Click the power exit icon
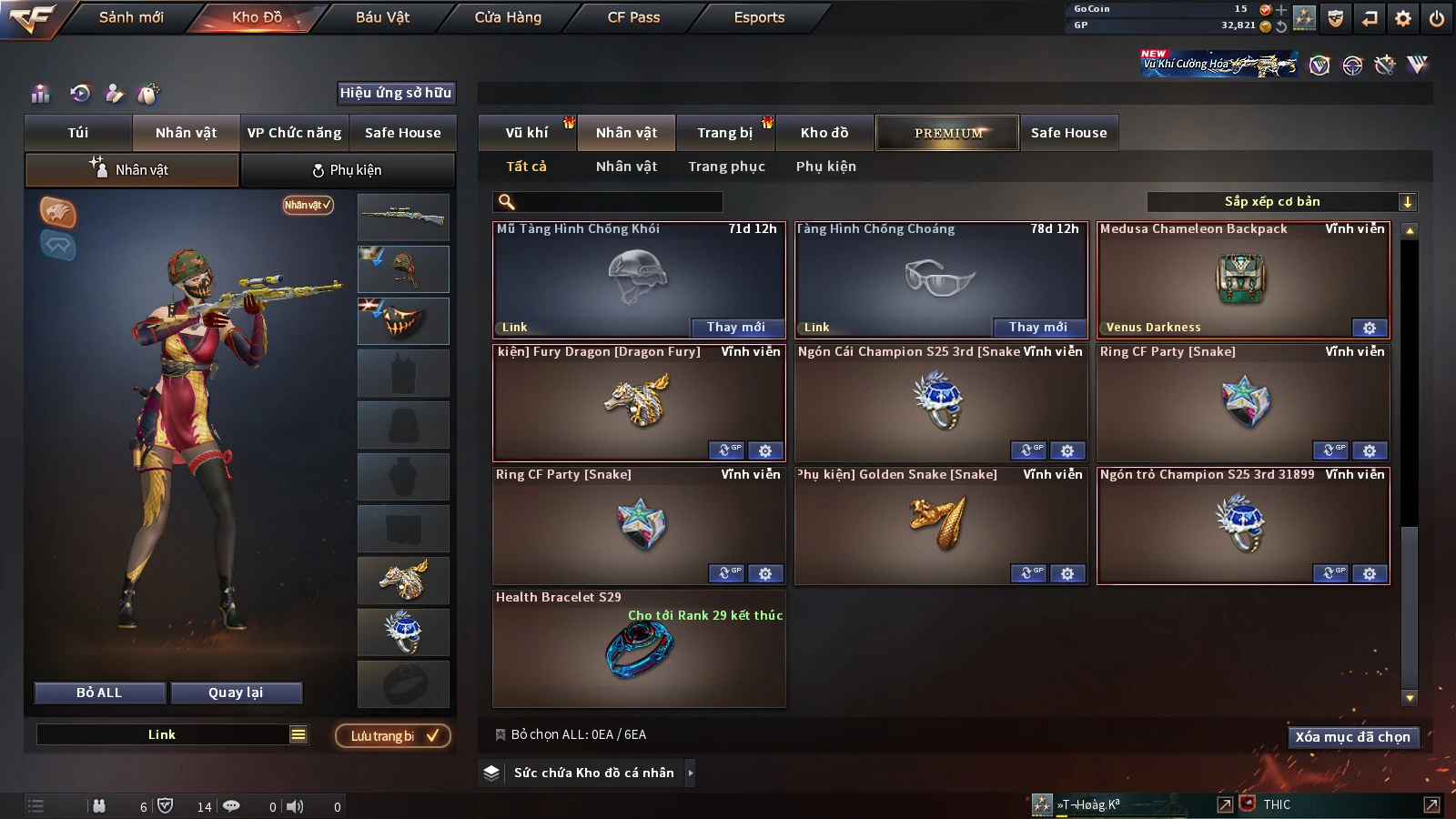Image resolution: width=1456 pixels, height=819 pixels. (1437, 18)
